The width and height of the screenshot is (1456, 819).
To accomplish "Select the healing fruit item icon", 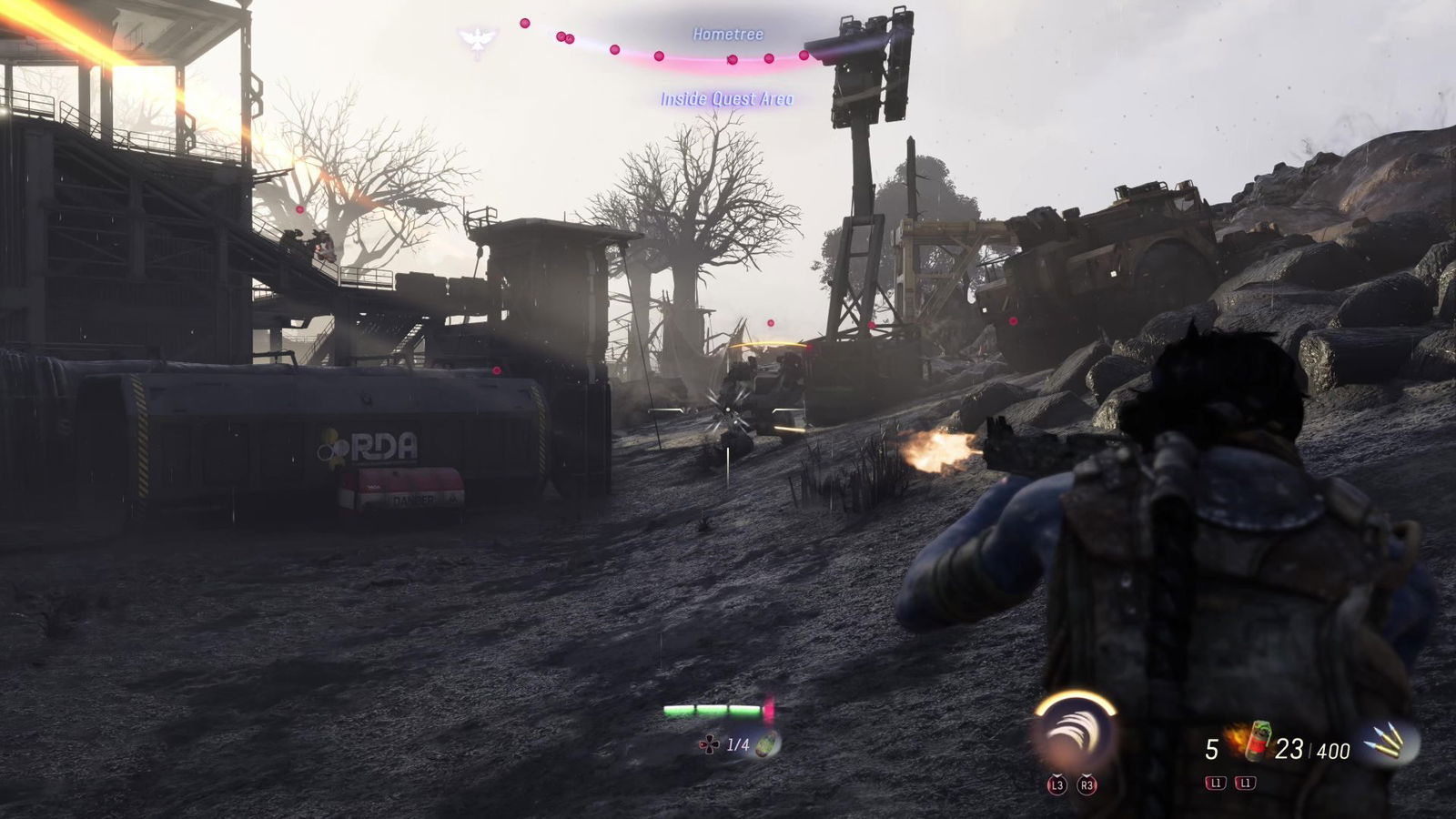I will coord(770,744).
